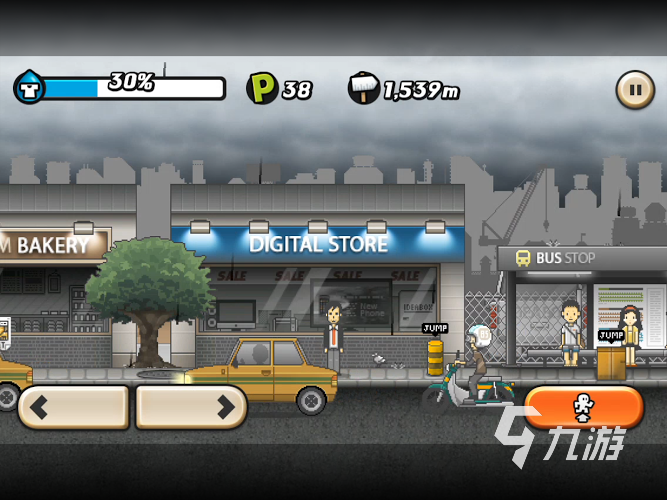Pause the game with the round button

click(634, 88)
